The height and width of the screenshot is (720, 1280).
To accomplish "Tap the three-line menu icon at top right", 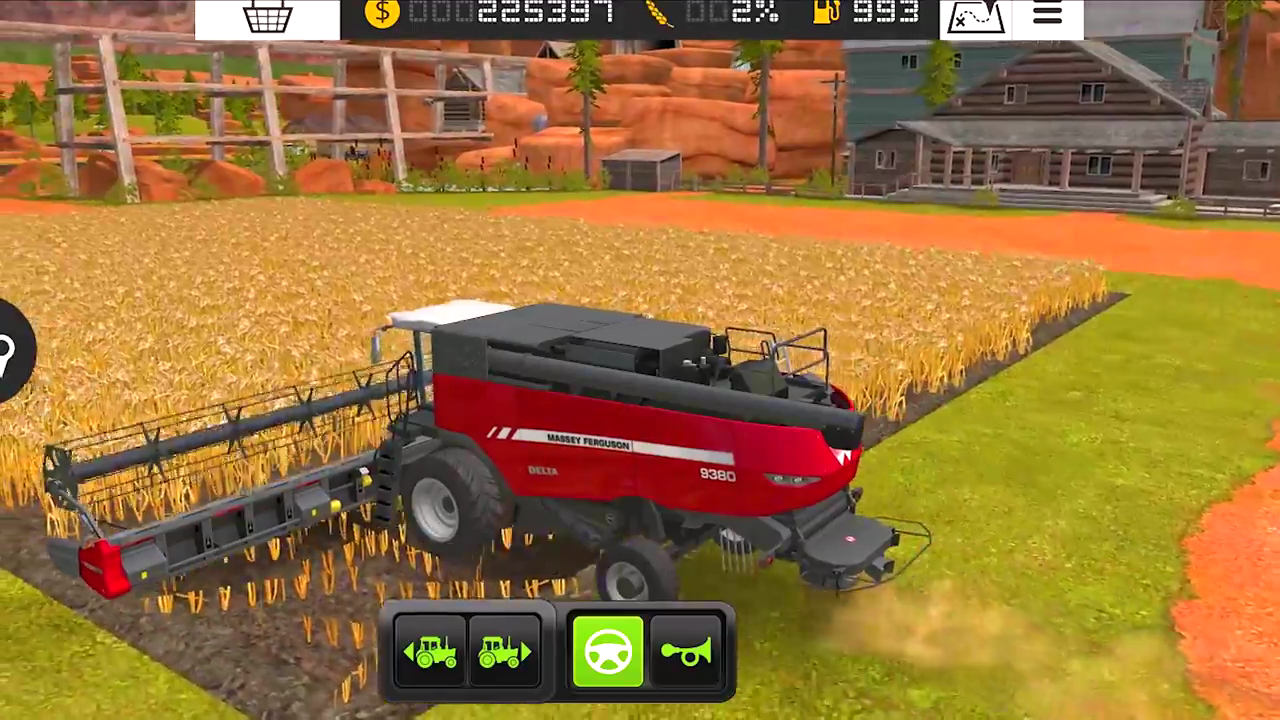I will pyautogui.click(x=1046, y=13).
